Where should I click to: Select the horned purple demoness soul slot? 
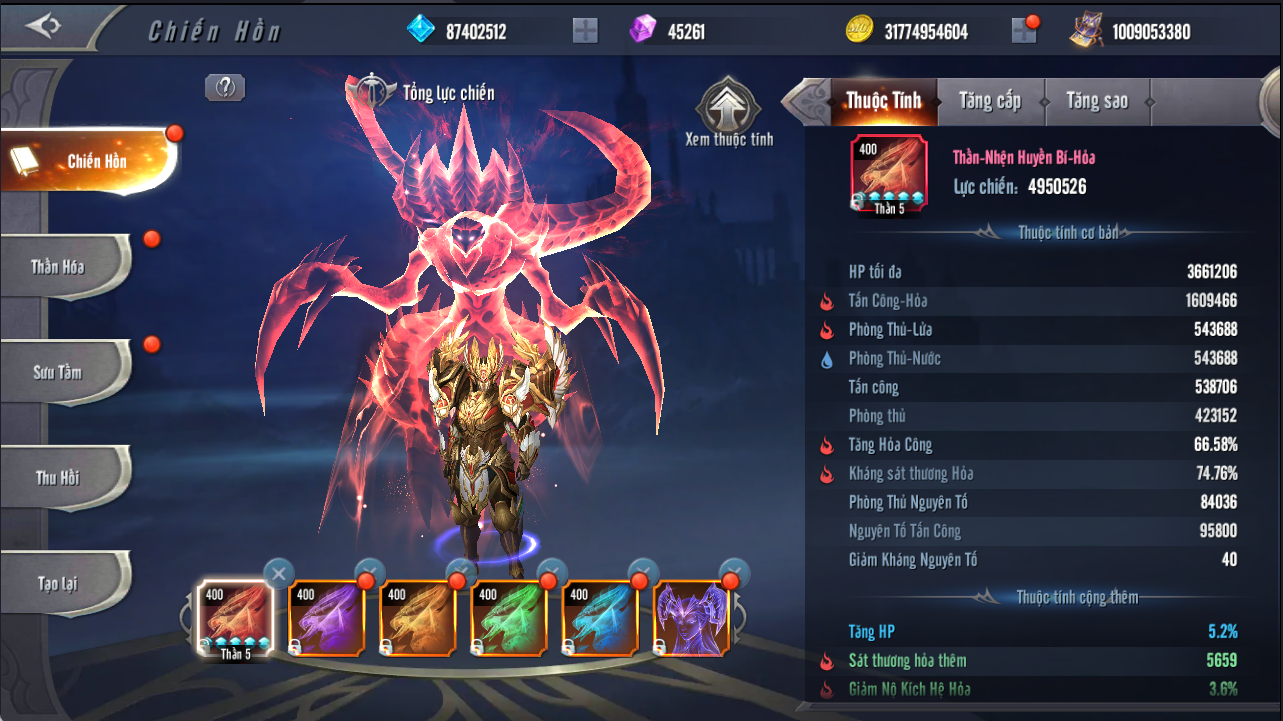tap(691, 618)
